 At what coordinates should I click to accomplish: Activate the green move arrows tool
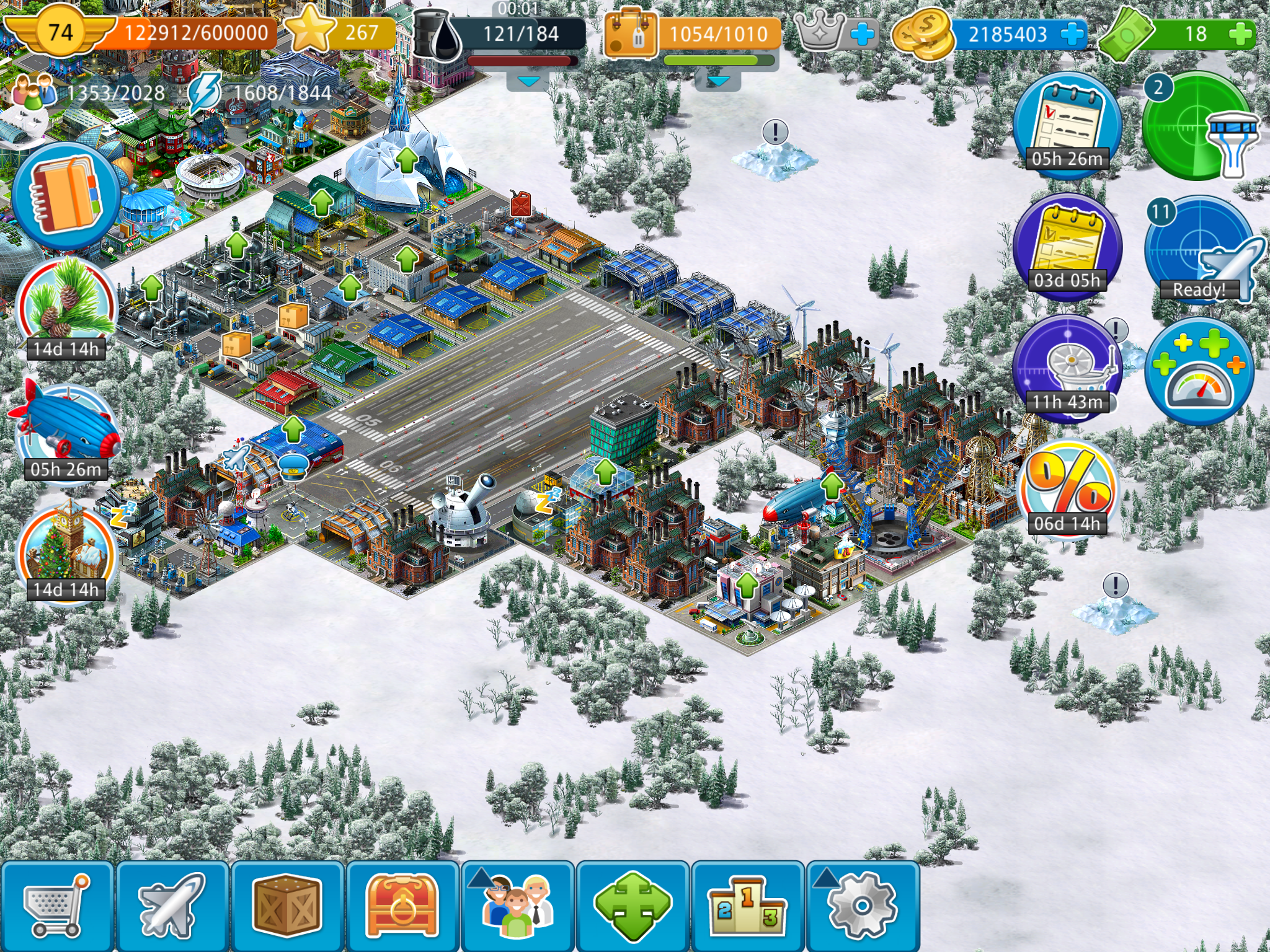[x=633, y=906]
